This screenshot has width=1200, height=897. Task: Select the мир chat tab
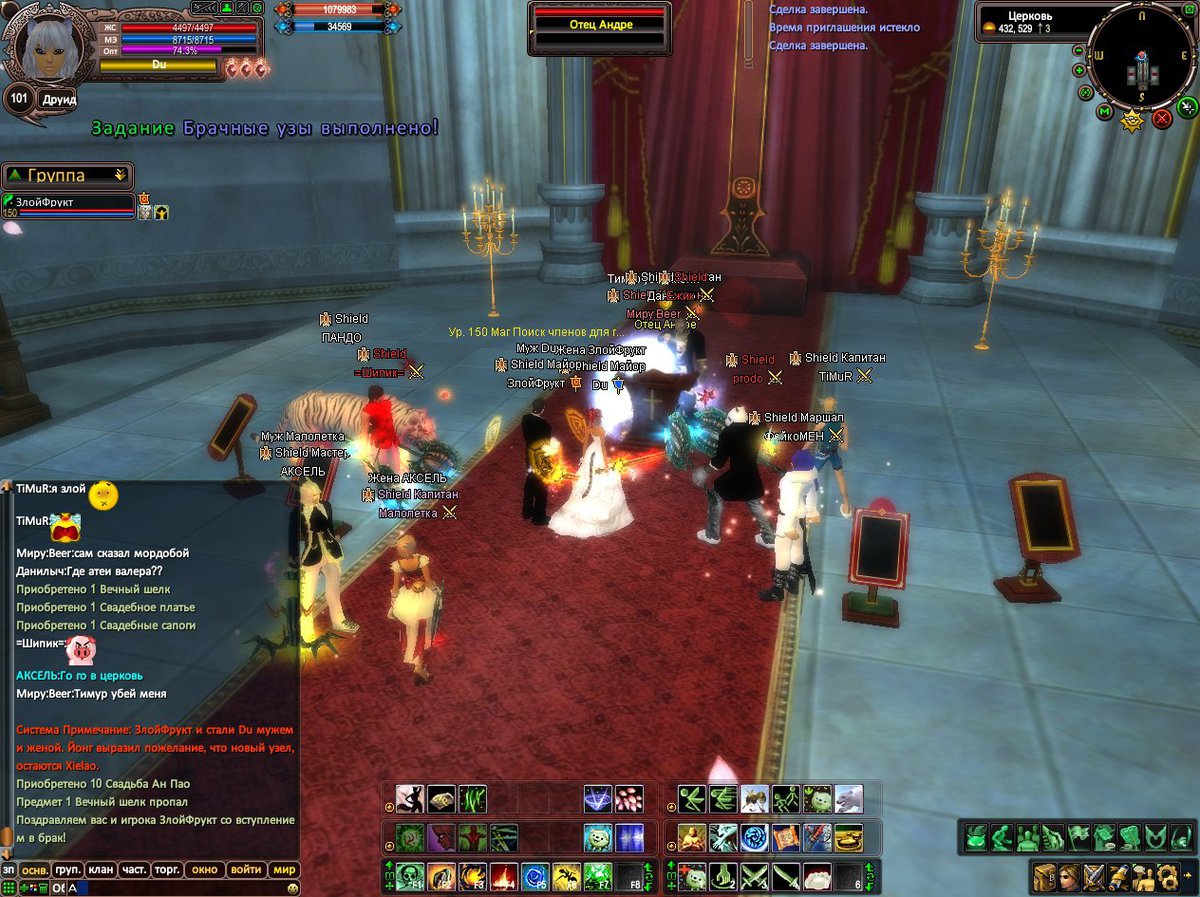(x=285, y=869)
